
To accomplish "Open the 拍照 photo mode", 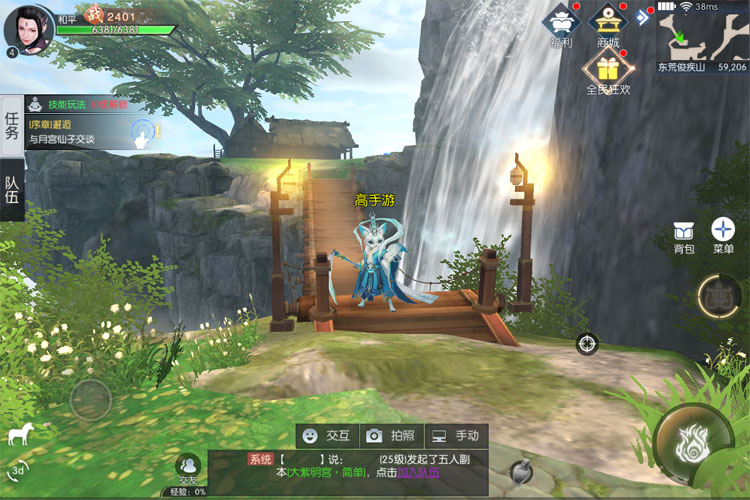I will (389, 436).
